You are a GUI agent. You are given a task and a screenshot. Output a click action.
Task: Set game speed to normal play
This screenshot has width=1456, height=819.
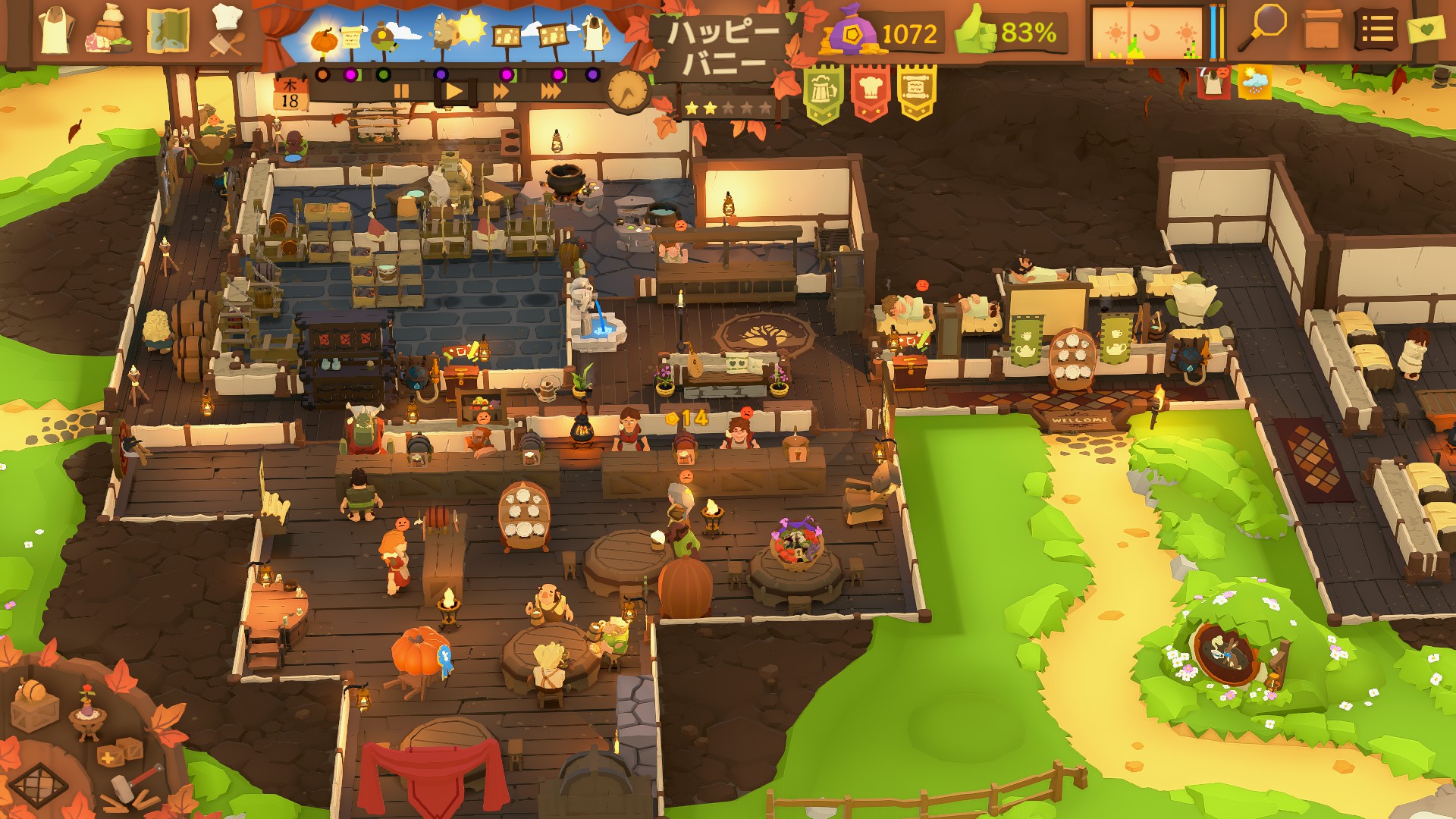click(x=454, y=92)
